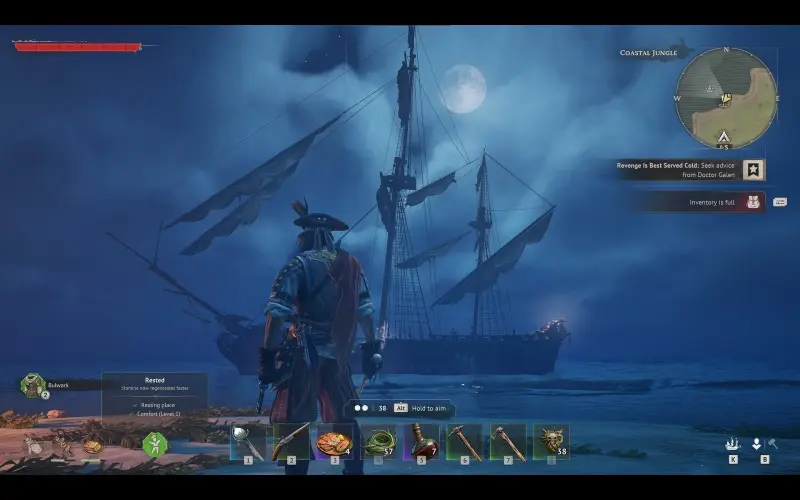Screen dimensions: 800x500
Task: Choose the food plate hotbar slot
Action: coord(334,441)
